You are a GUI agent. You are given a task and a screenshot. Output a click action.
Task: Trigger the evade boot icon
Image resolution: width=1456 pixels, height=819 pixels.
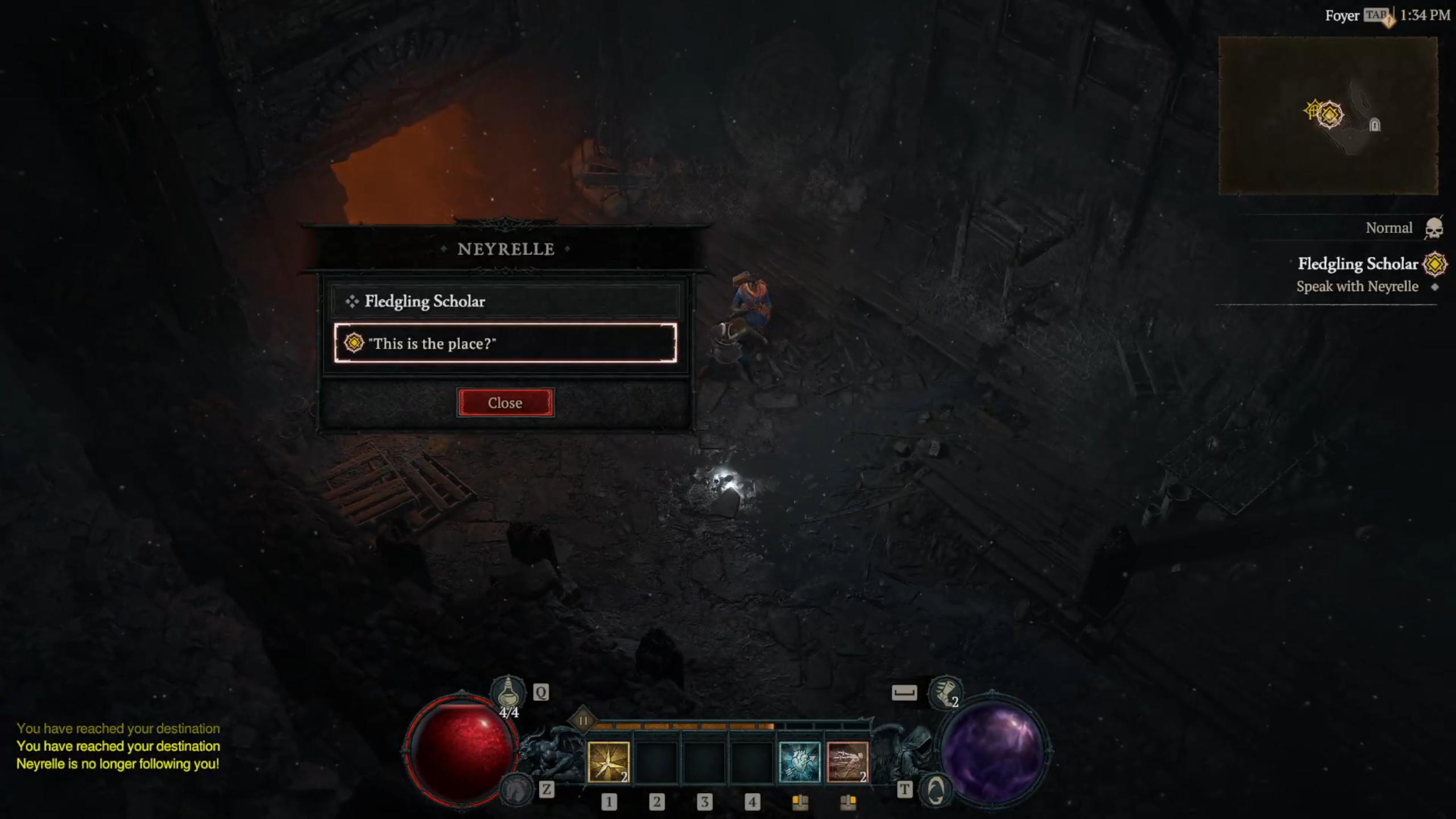coord(945,693)
